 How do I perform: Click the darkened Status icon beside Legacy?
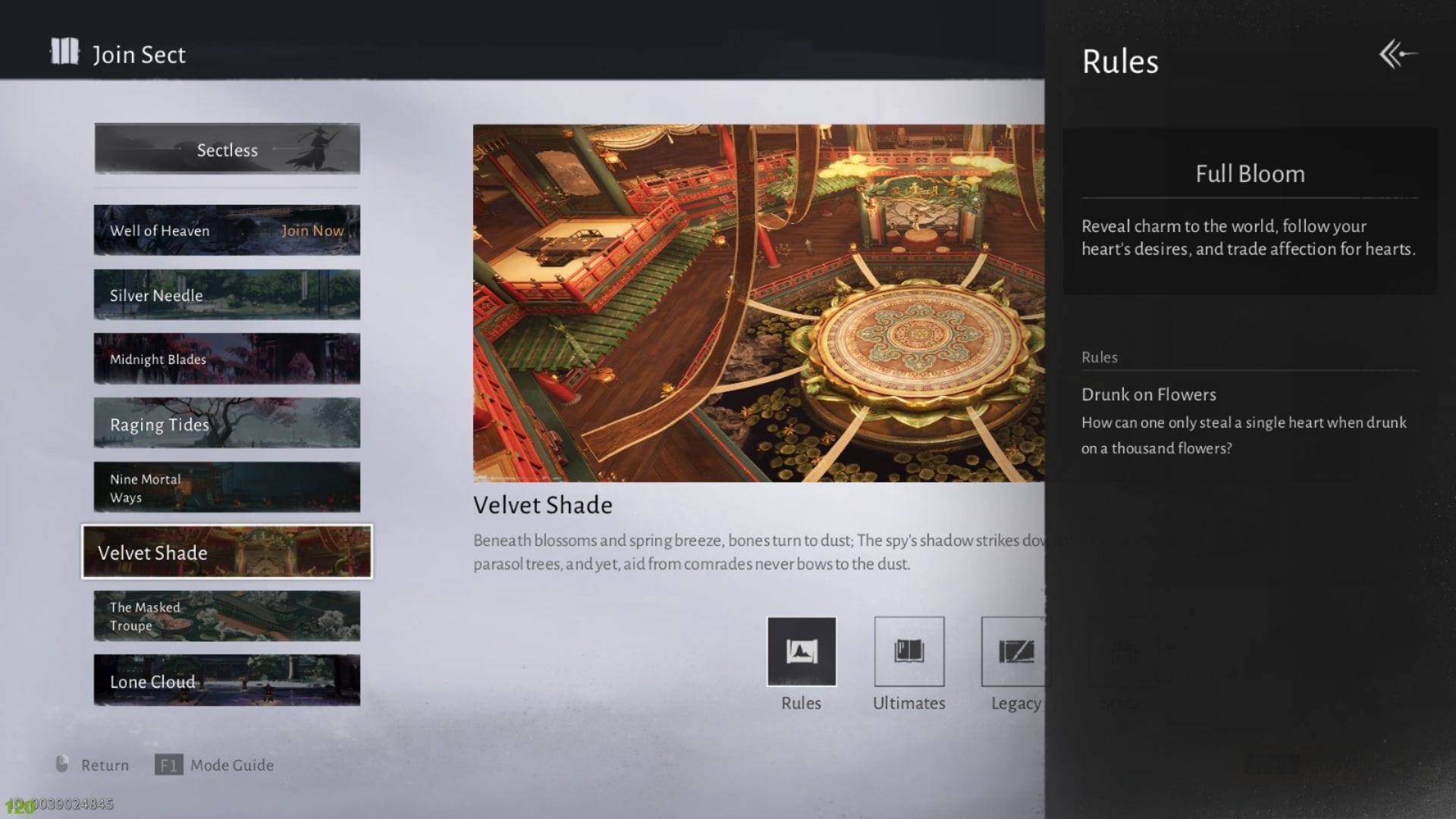pos(1124,651)
